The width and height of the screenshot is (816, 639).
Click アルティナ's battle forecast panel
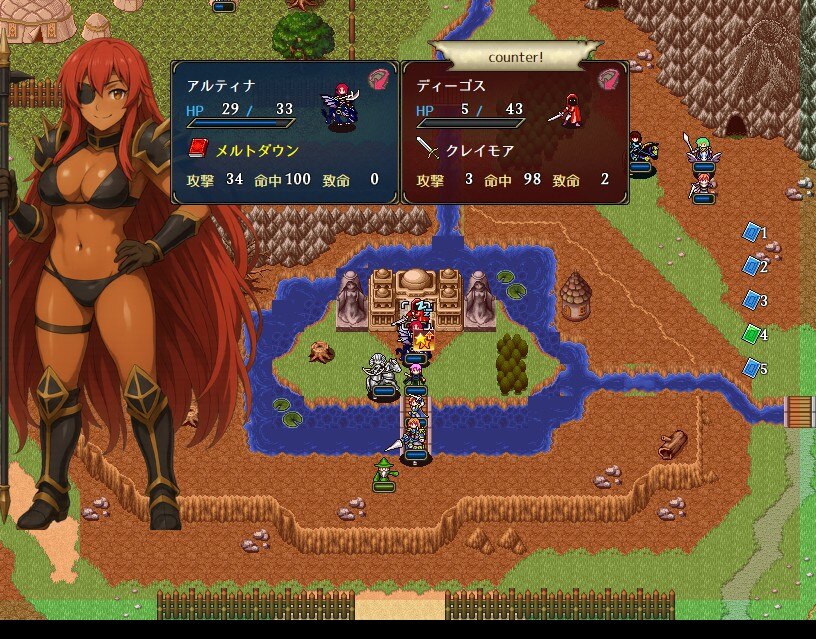tap(285, 132)
